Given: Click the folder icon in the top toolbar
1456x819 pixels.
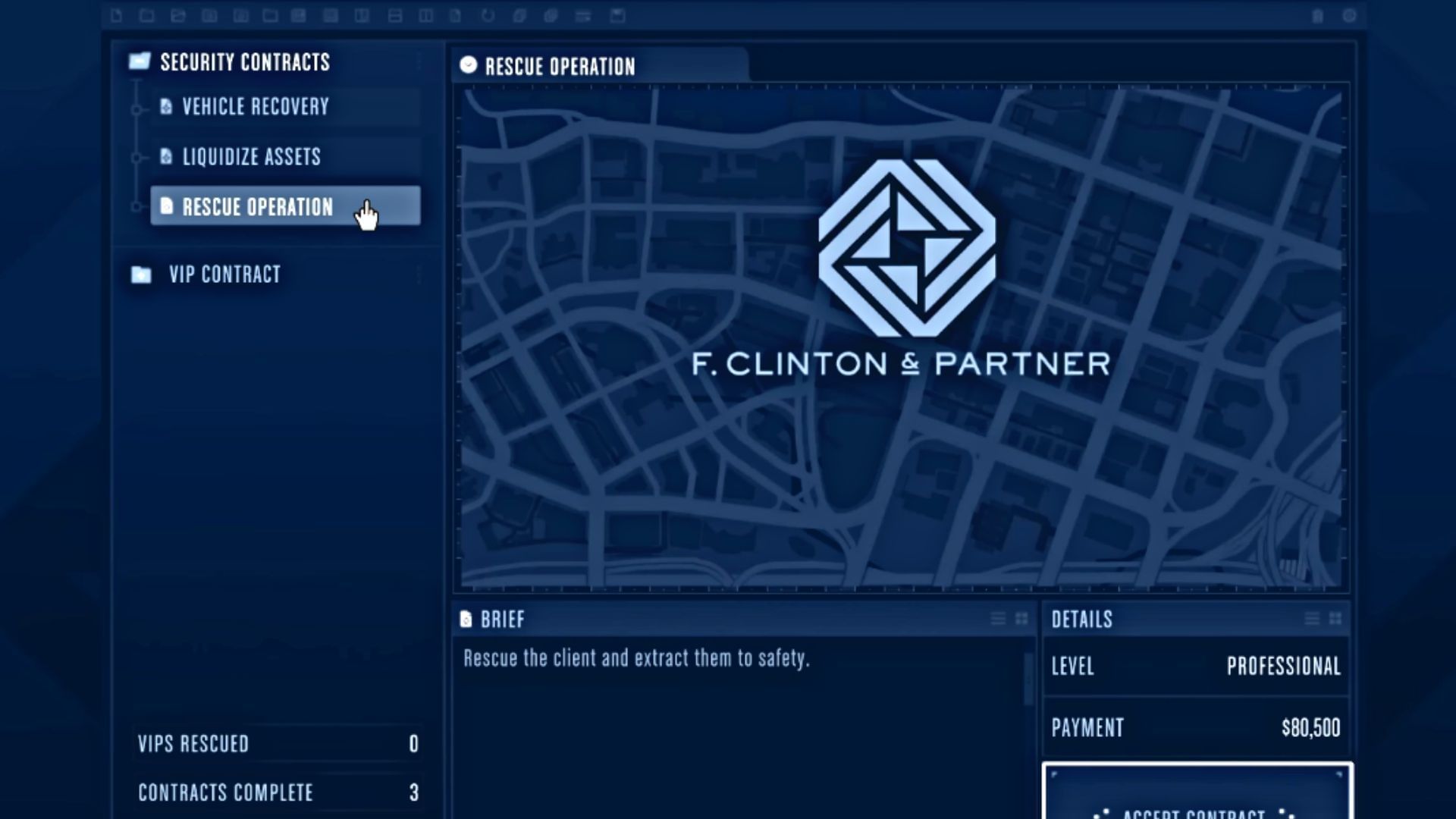Looking at the screenshot, I should [147, 15].
